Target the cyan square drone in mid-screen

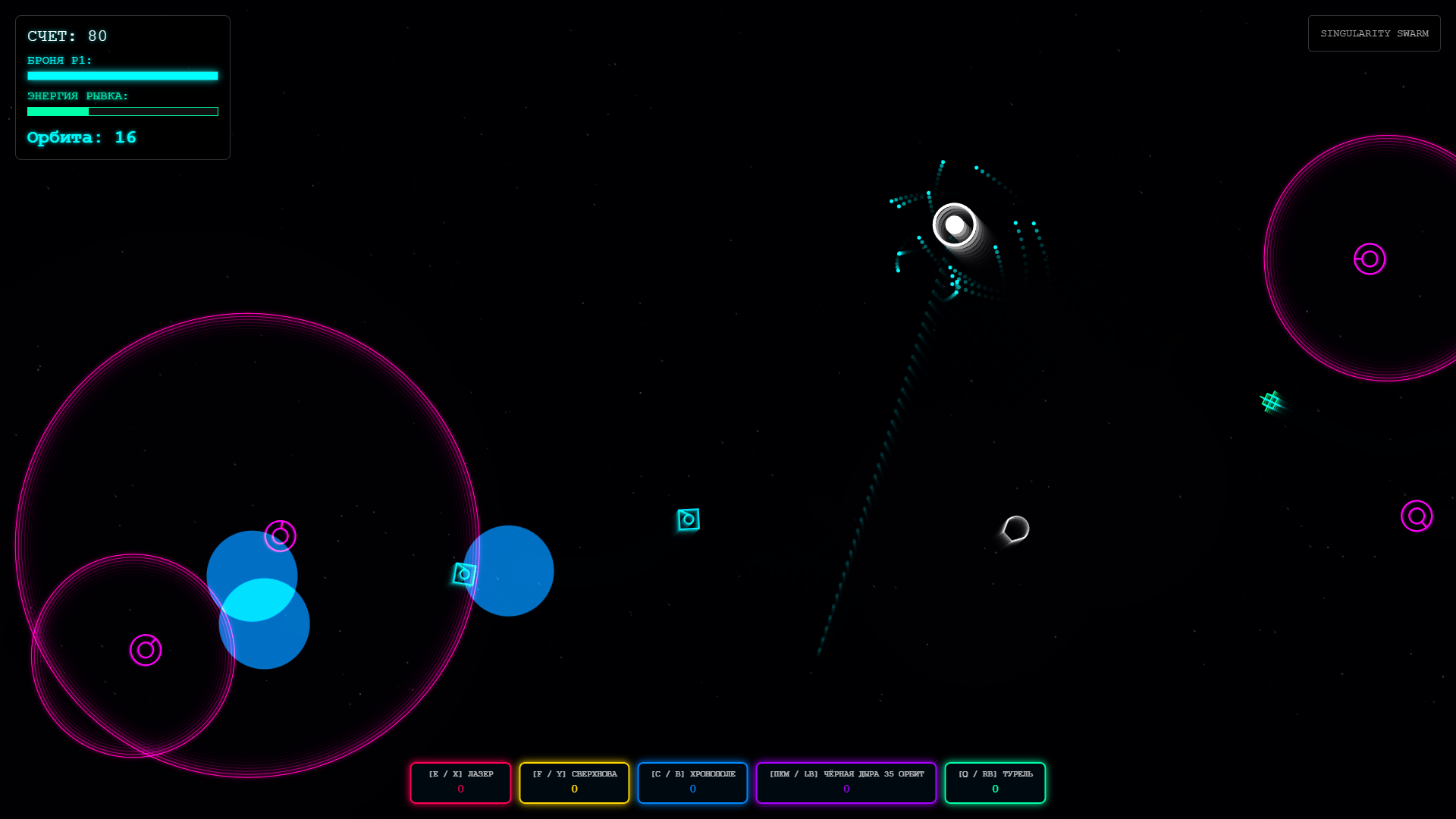[687, 519]
